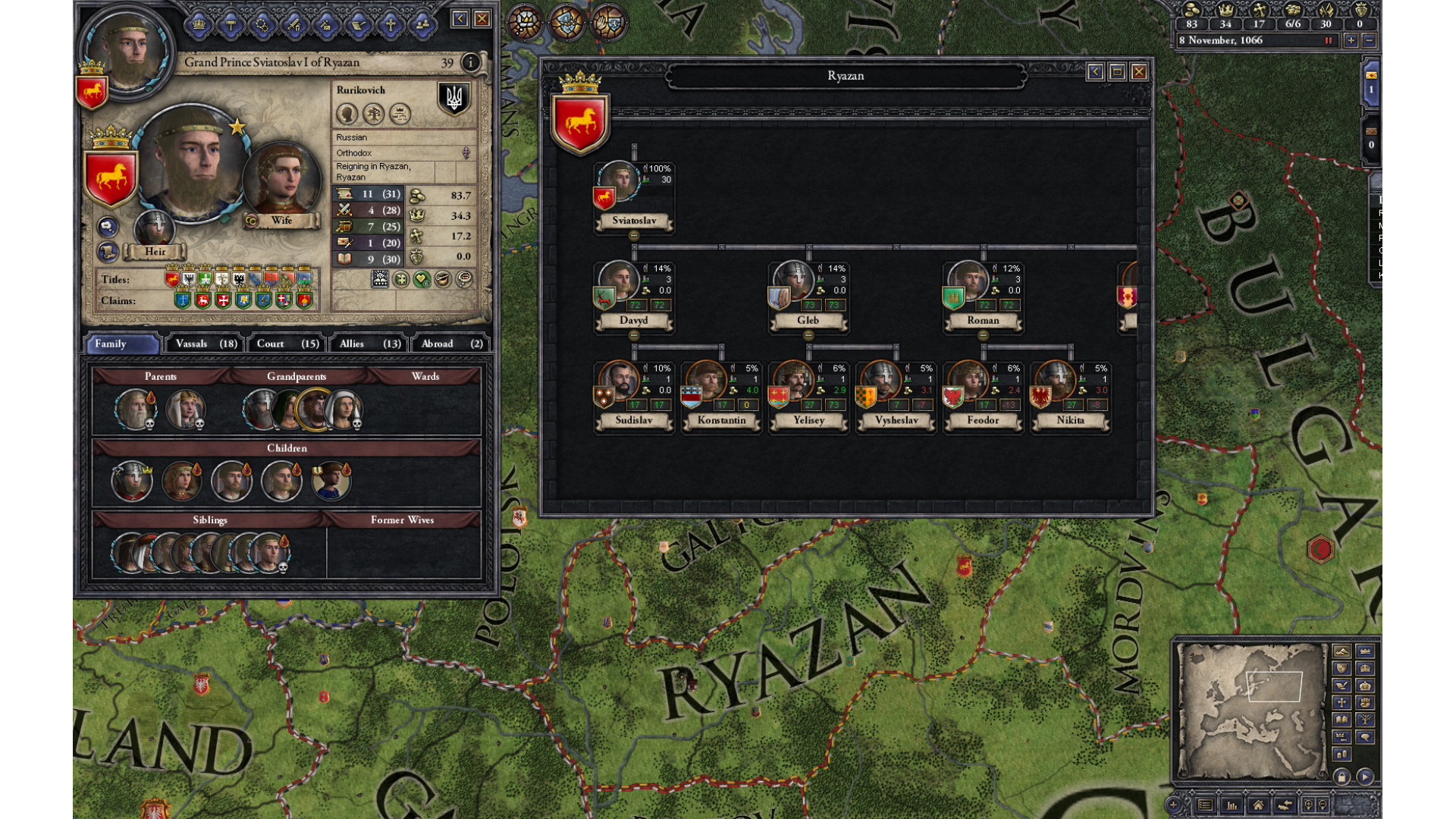Select Konstantin in the succession tree
The height and width of the screenshot is (819, 1456).
(x=706, y=381)
